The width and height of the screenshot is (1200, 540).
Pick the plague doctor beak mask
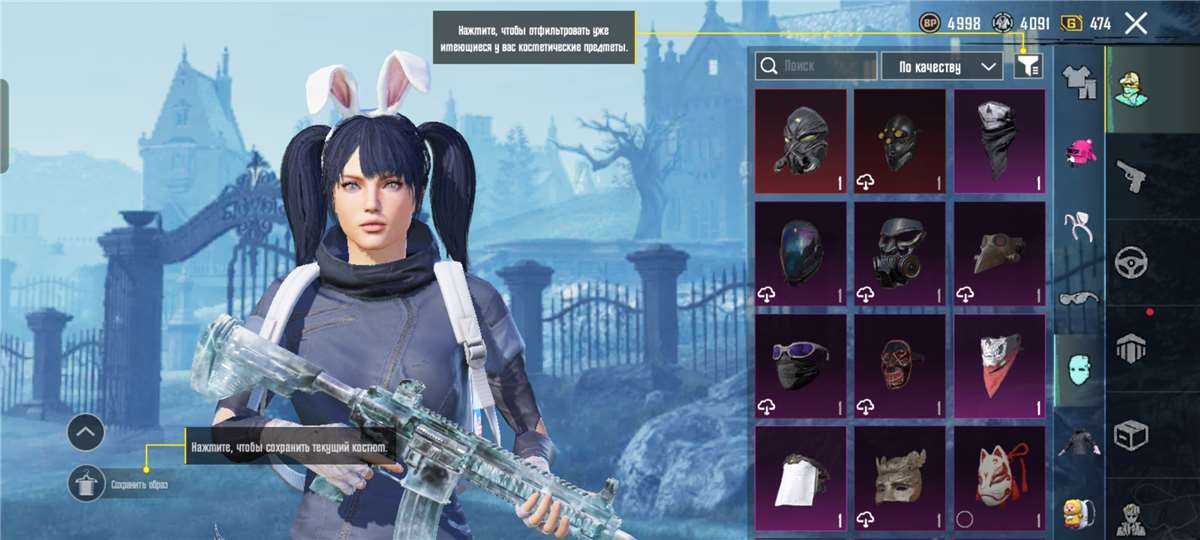point(999,252)
